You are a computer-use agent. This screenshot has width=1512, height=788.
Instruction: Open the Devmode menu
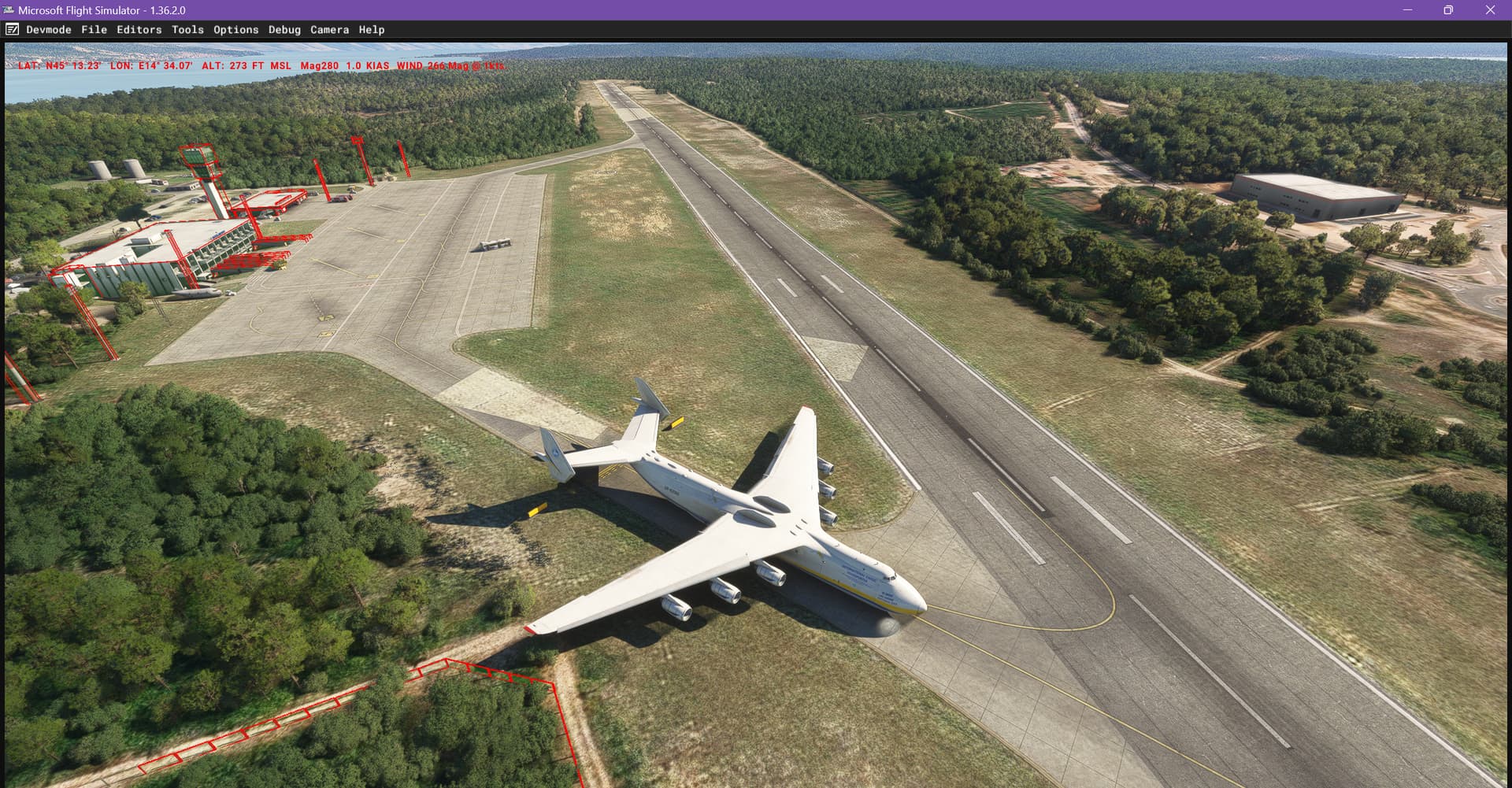(49, 29)
